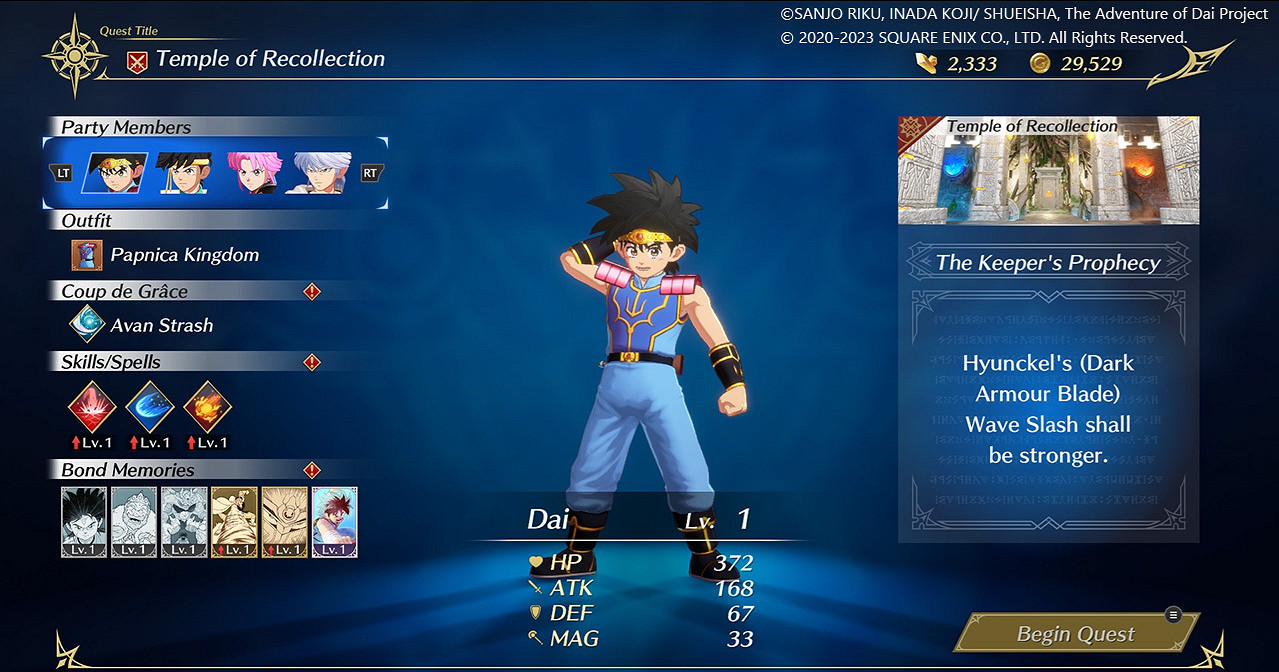The width and height of the screenshot is (1279, 672).
Task: Select Dai's portrait in Party Members
Action: coord(115,173)
